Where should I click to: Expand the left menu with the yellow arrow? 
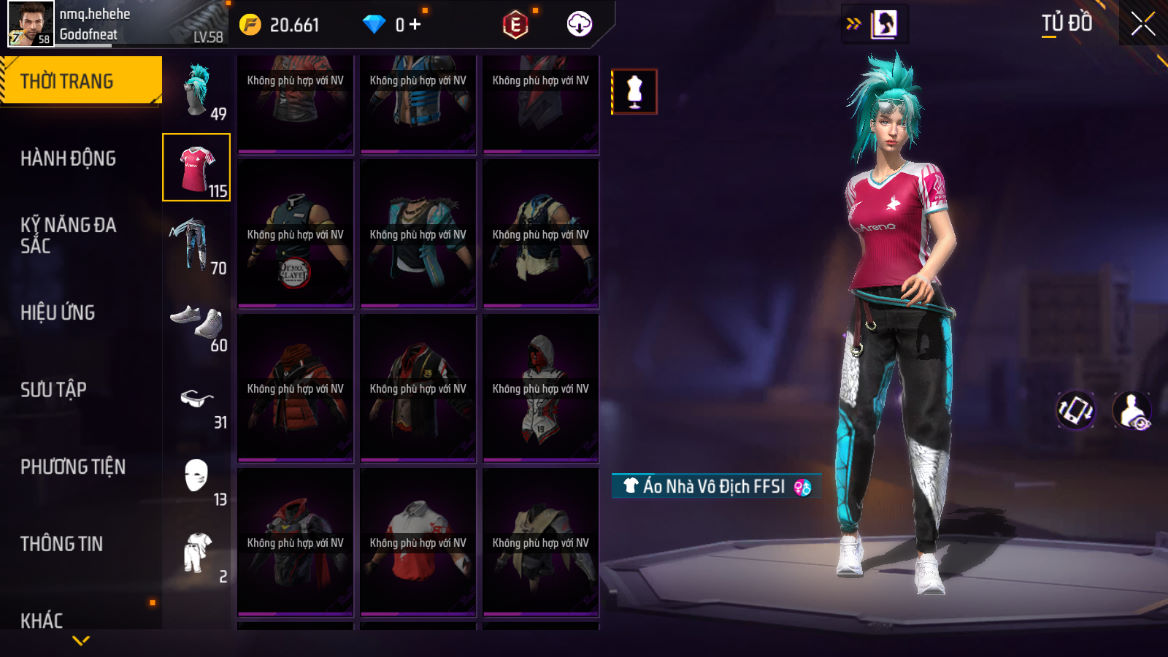[81, 640]
